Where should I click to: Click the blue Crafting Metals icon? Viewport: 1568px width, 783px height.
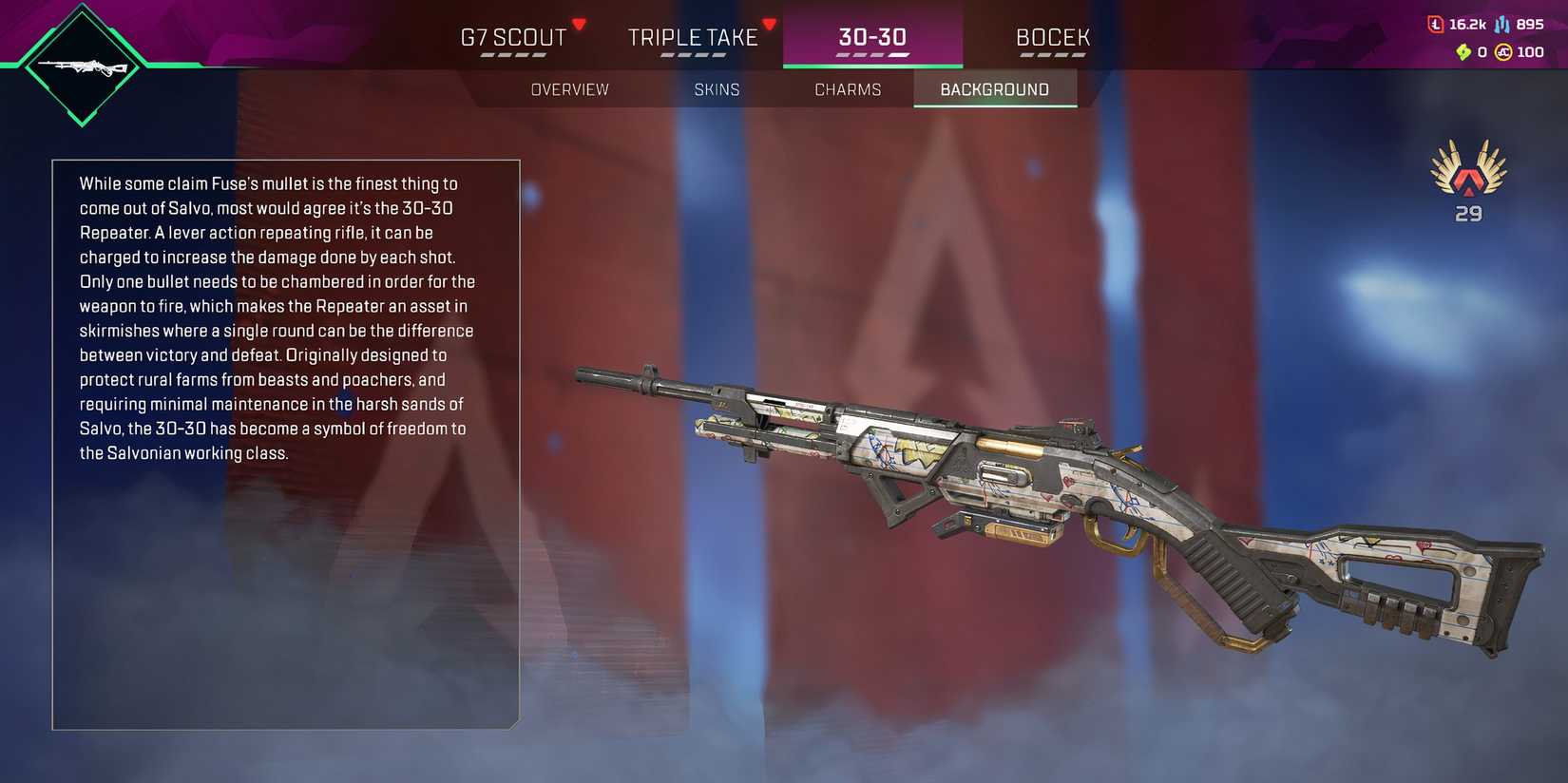coord(1502,24)
